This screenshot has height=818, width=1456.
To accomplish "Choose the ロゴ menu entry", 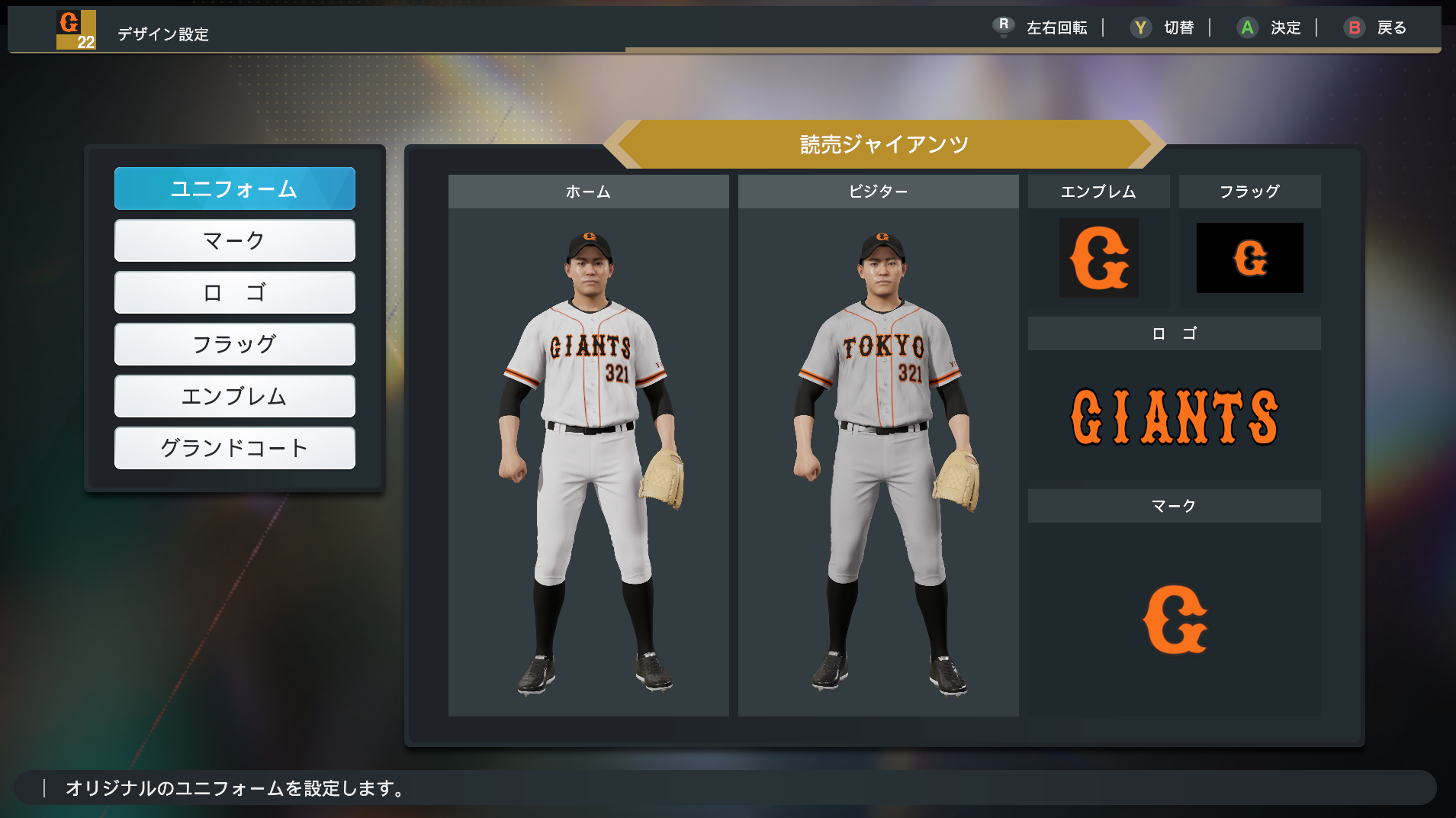I will pos(234,292).
